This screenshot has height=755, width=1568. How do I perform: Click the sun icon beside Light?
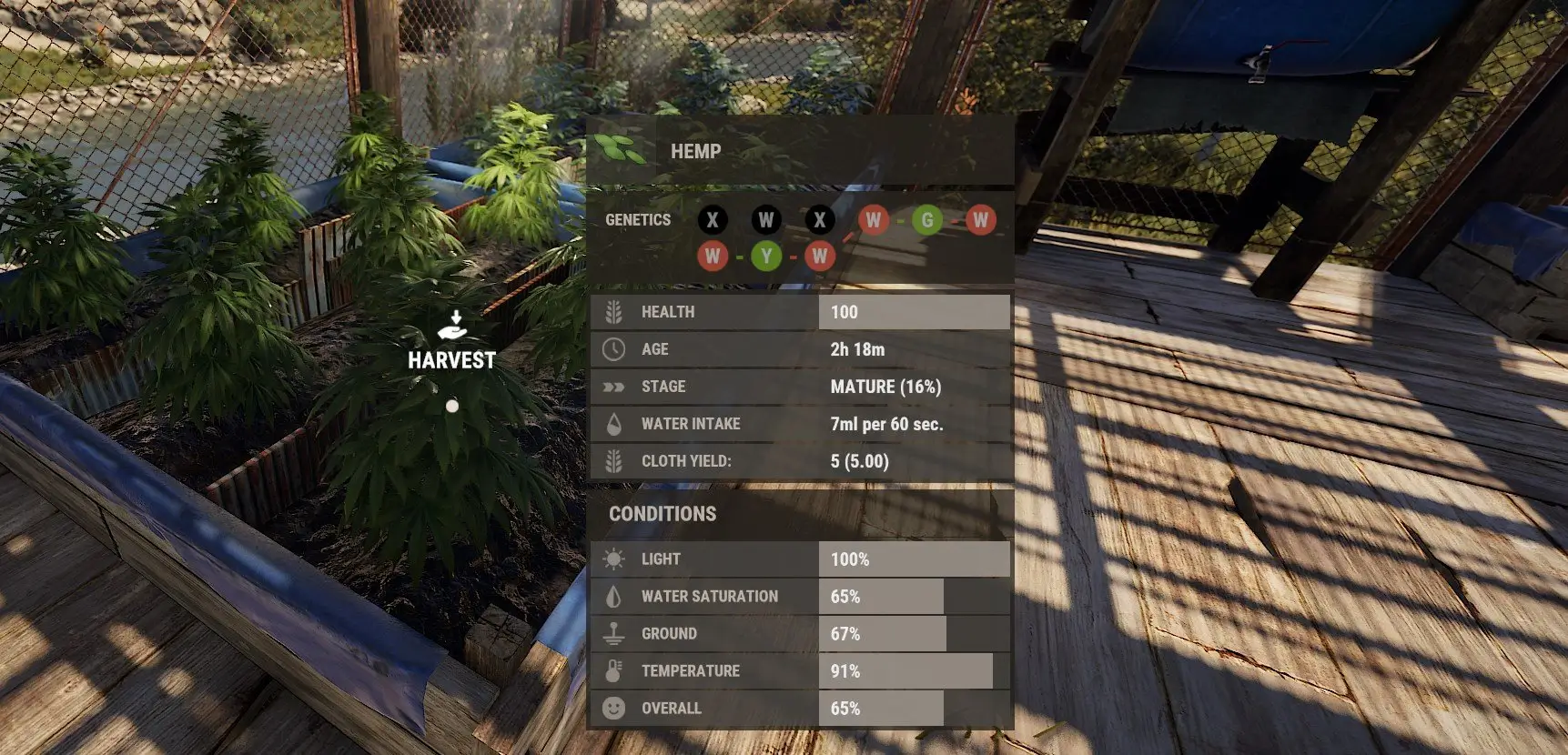click(614, 559)
